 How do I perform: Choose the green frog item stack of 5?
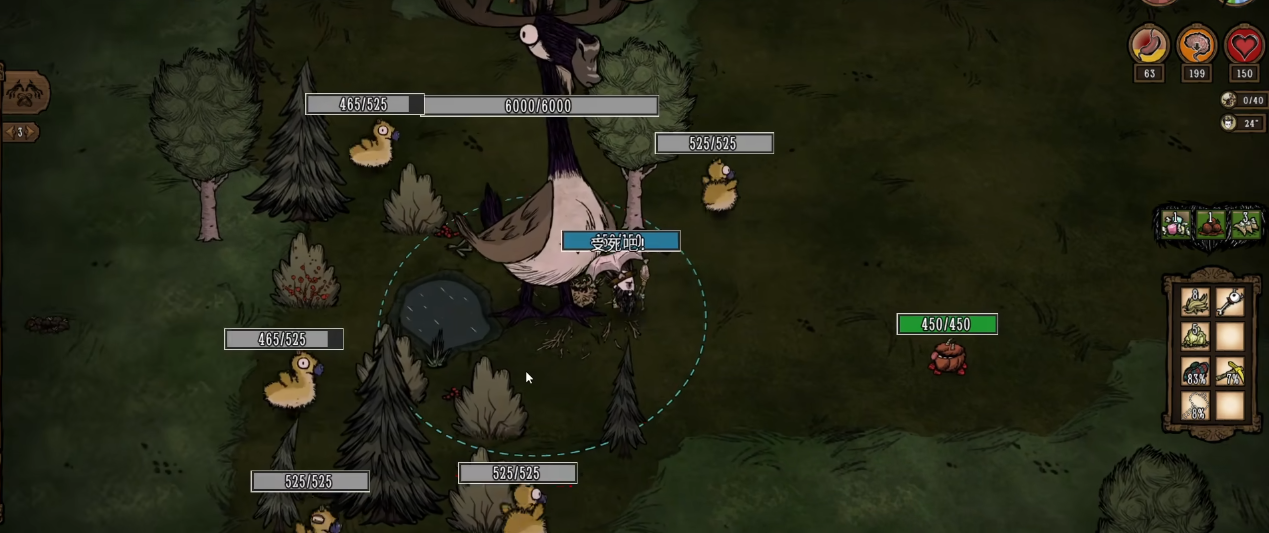coord(1195,336)
